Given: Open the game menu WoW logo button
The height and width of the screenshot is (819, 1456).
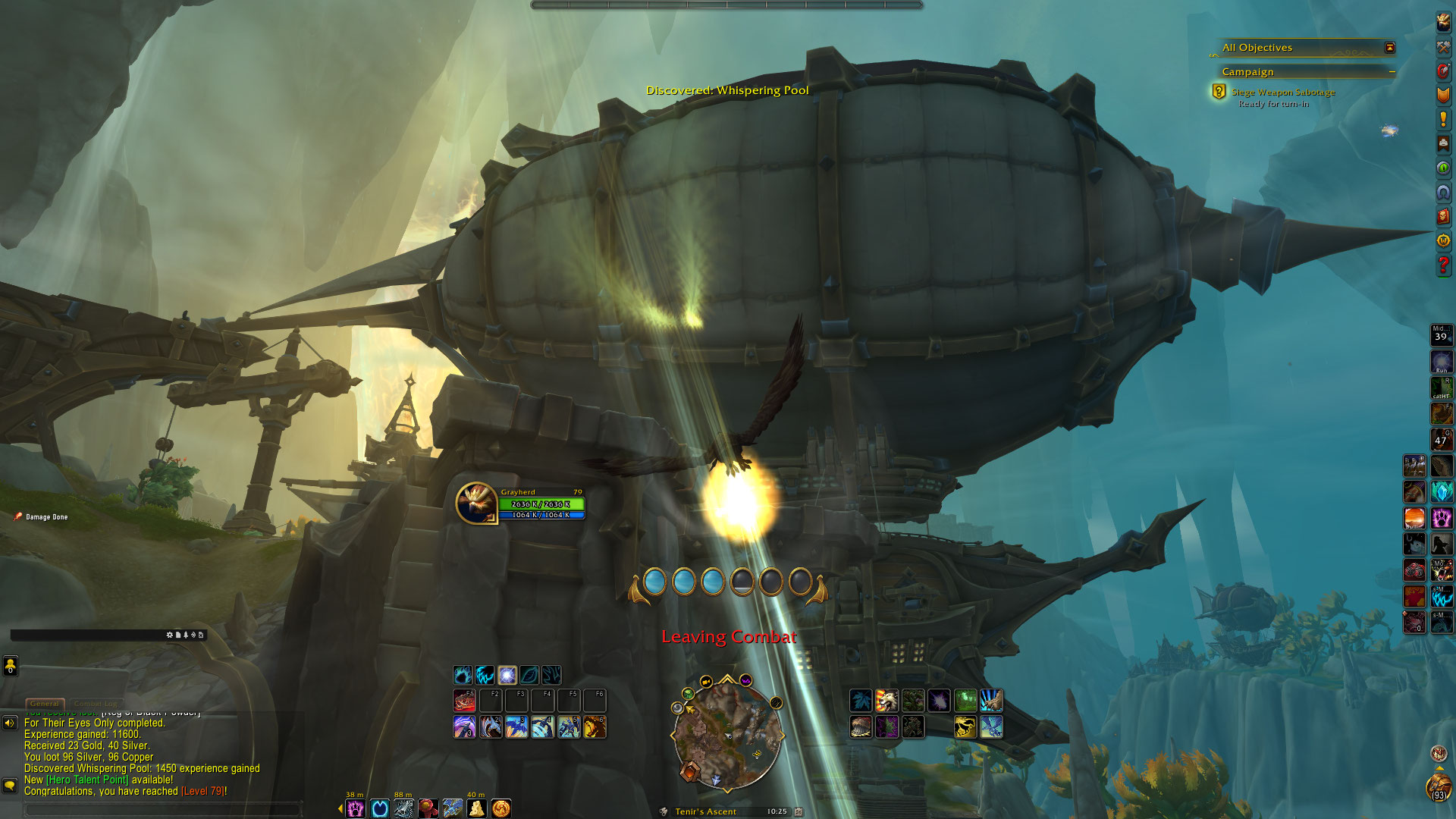Looking at the screenshot, I should pyautogui.click(x=1443, y=240).
